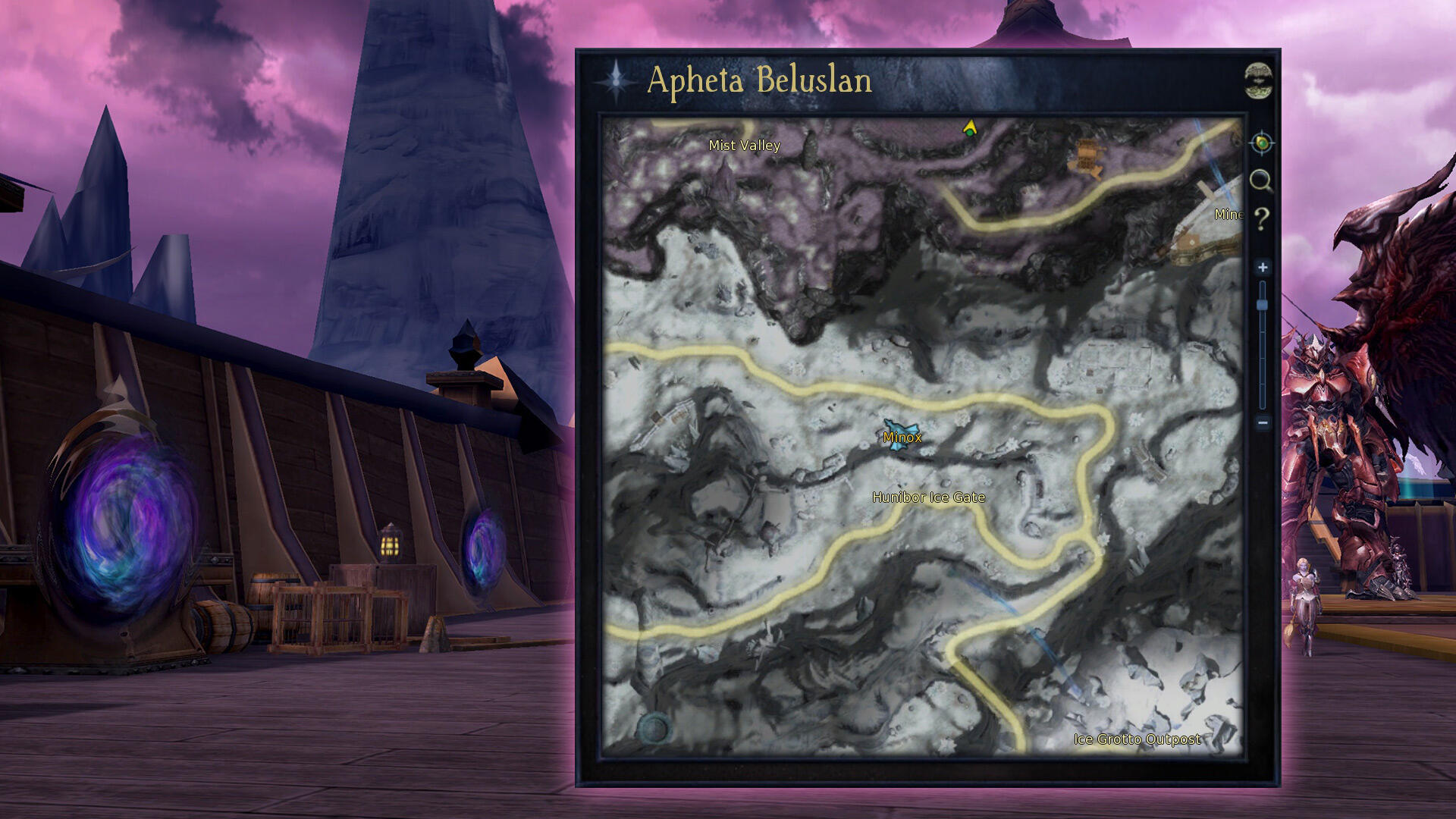Click the round portal icon on the map
This screenshot has height=819, width=1456.
point(653,730)
